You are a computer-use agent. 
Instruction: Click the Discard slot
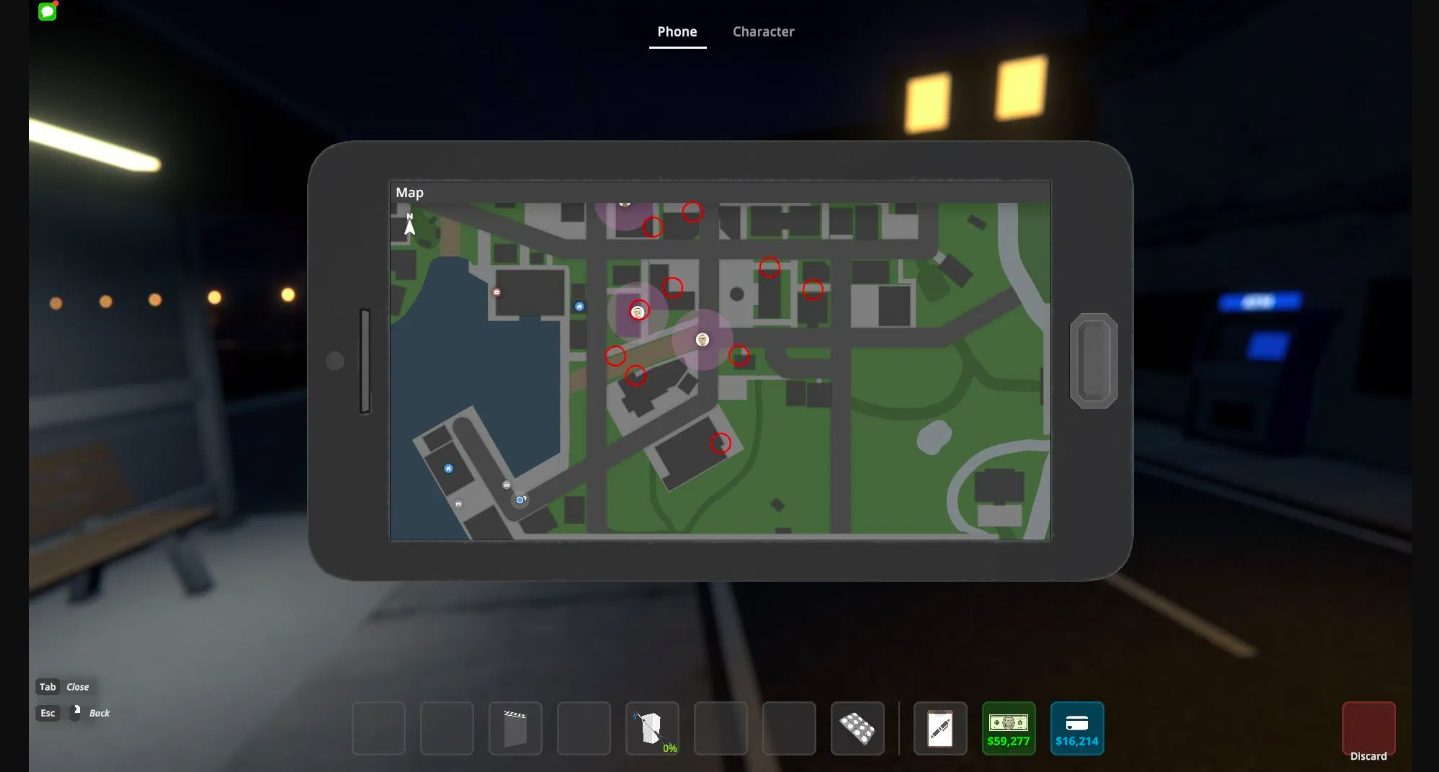1368,728
